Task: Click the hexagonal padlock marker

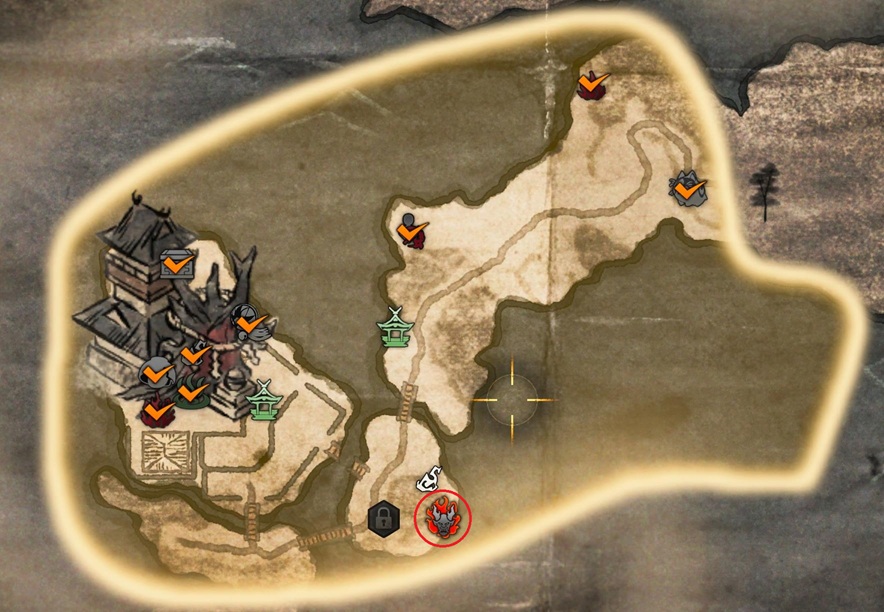Action: click(380, 518)
